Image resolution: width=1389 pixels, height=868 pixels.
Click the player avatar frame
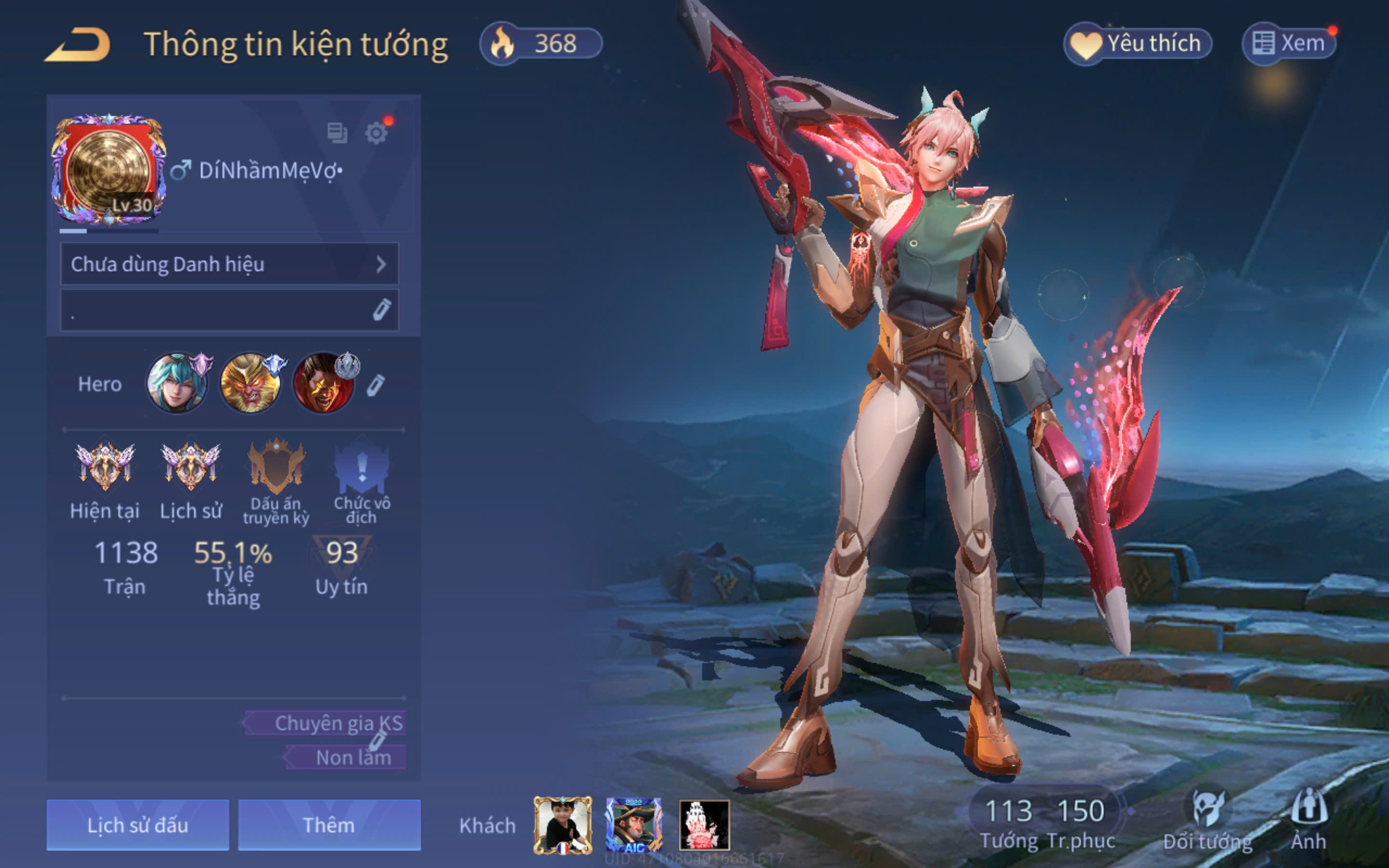tap(109, 171)
